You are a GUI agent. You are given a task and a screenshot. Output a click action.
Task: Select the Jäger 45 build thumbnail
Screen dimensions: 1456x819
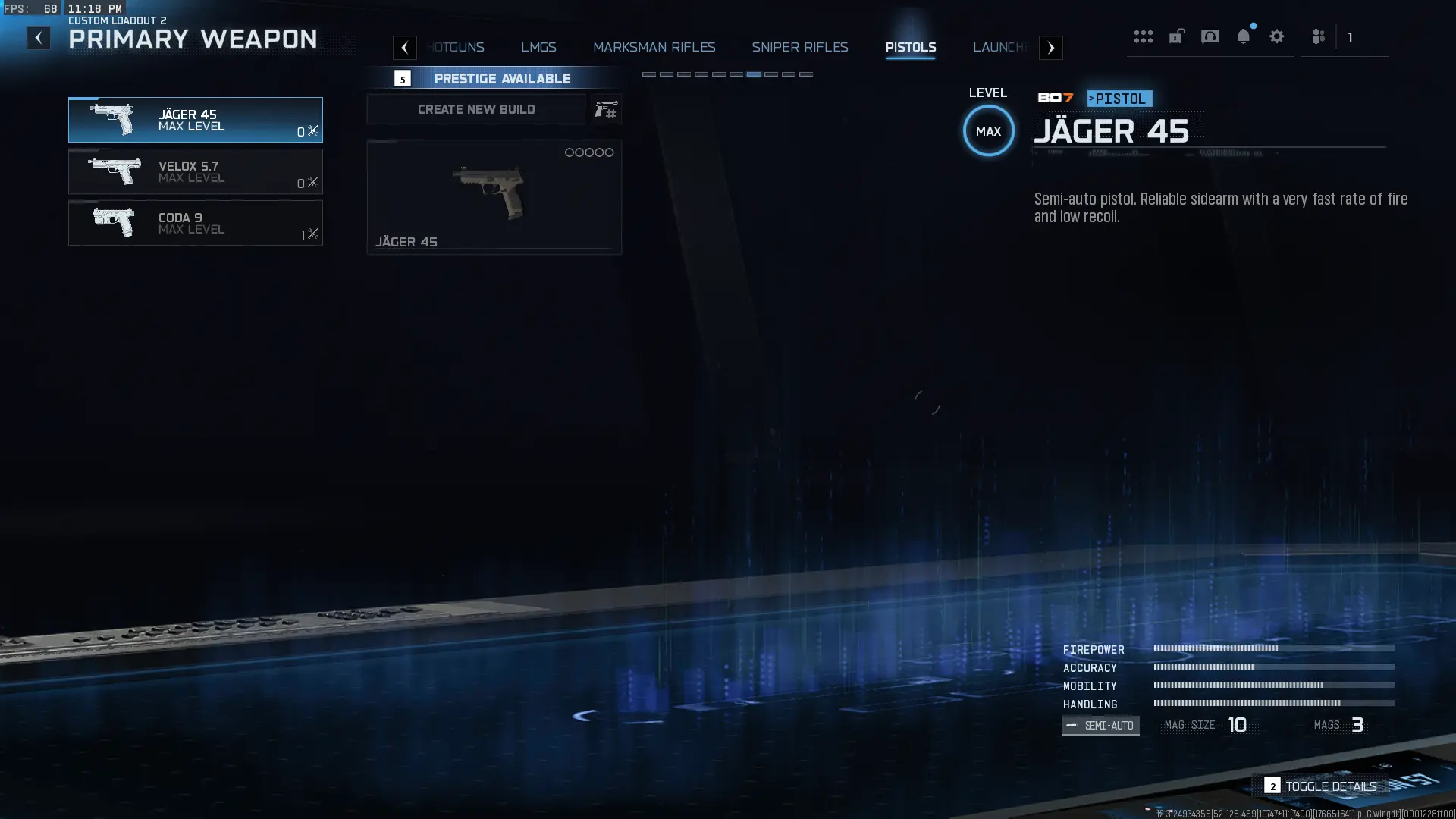(x=494, y=196)
